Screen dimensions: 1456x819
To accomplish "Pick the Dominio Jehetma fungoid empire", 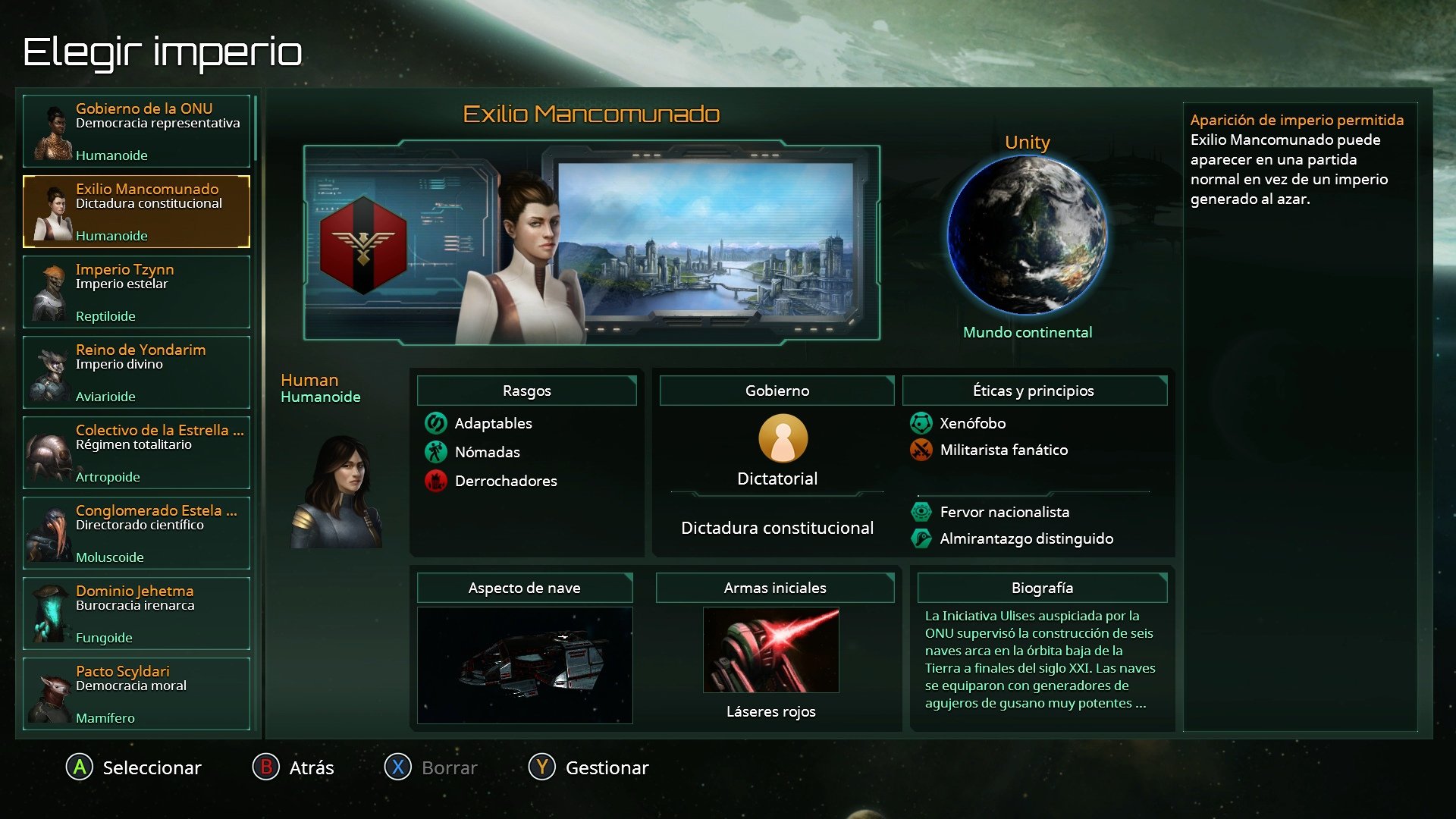I will click(136, 613).
